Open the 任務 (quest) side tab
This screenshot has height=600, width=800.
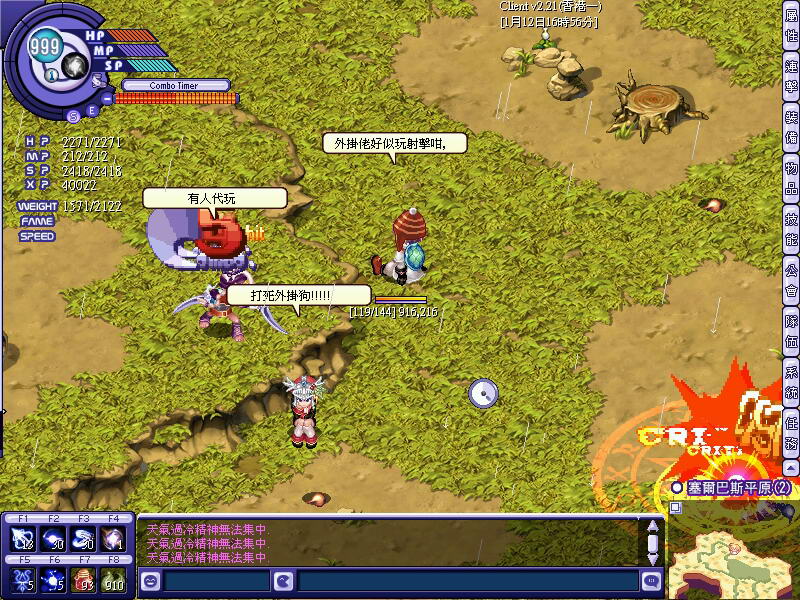pyautogui.click(x=791, y=434)
